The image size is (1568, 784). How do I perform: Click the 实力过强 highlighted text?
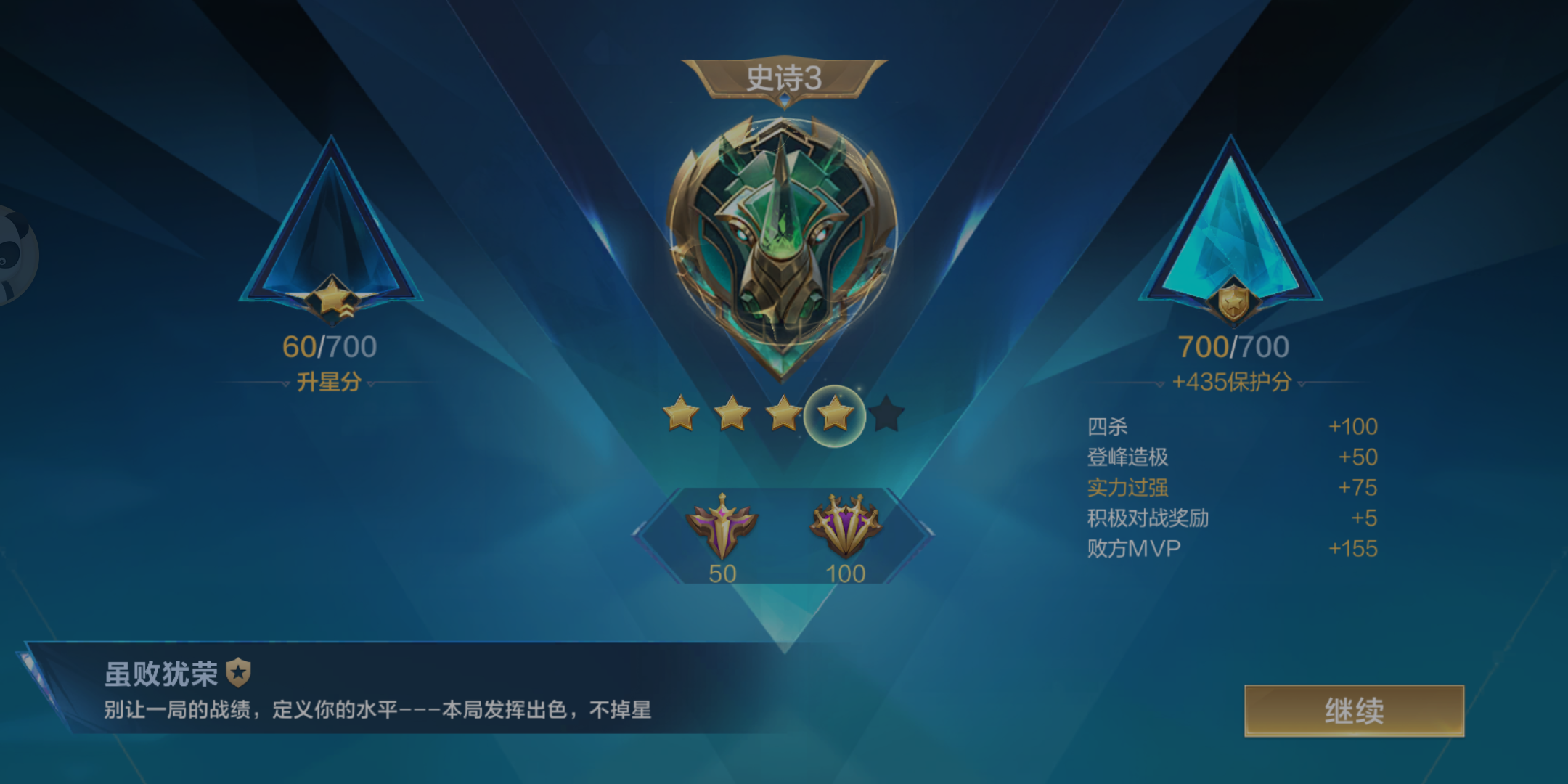click(1133, 489)
